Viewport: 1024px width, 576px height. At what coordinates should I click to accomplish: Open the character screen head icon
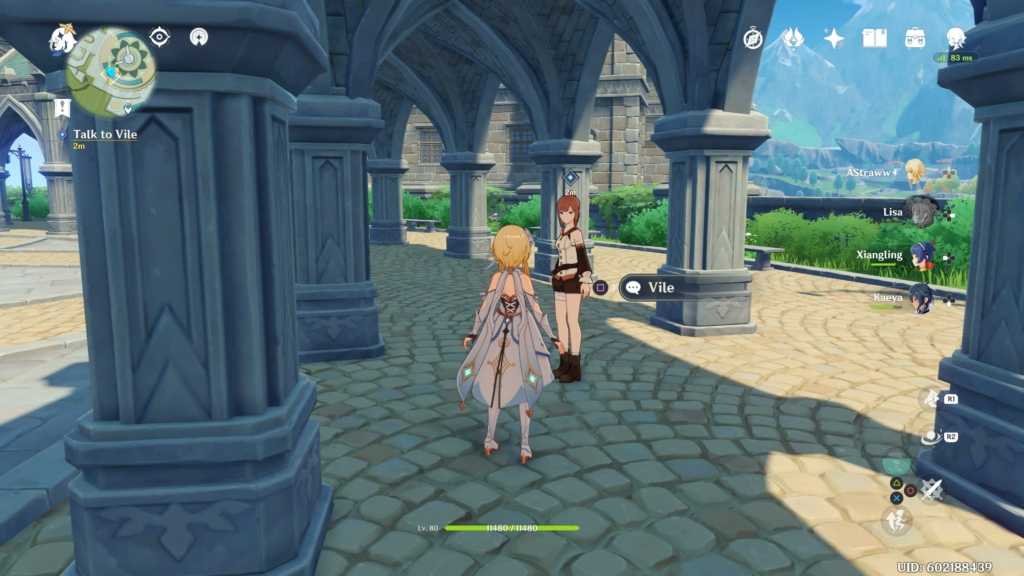pyautogui.click(x=956, y=38)
